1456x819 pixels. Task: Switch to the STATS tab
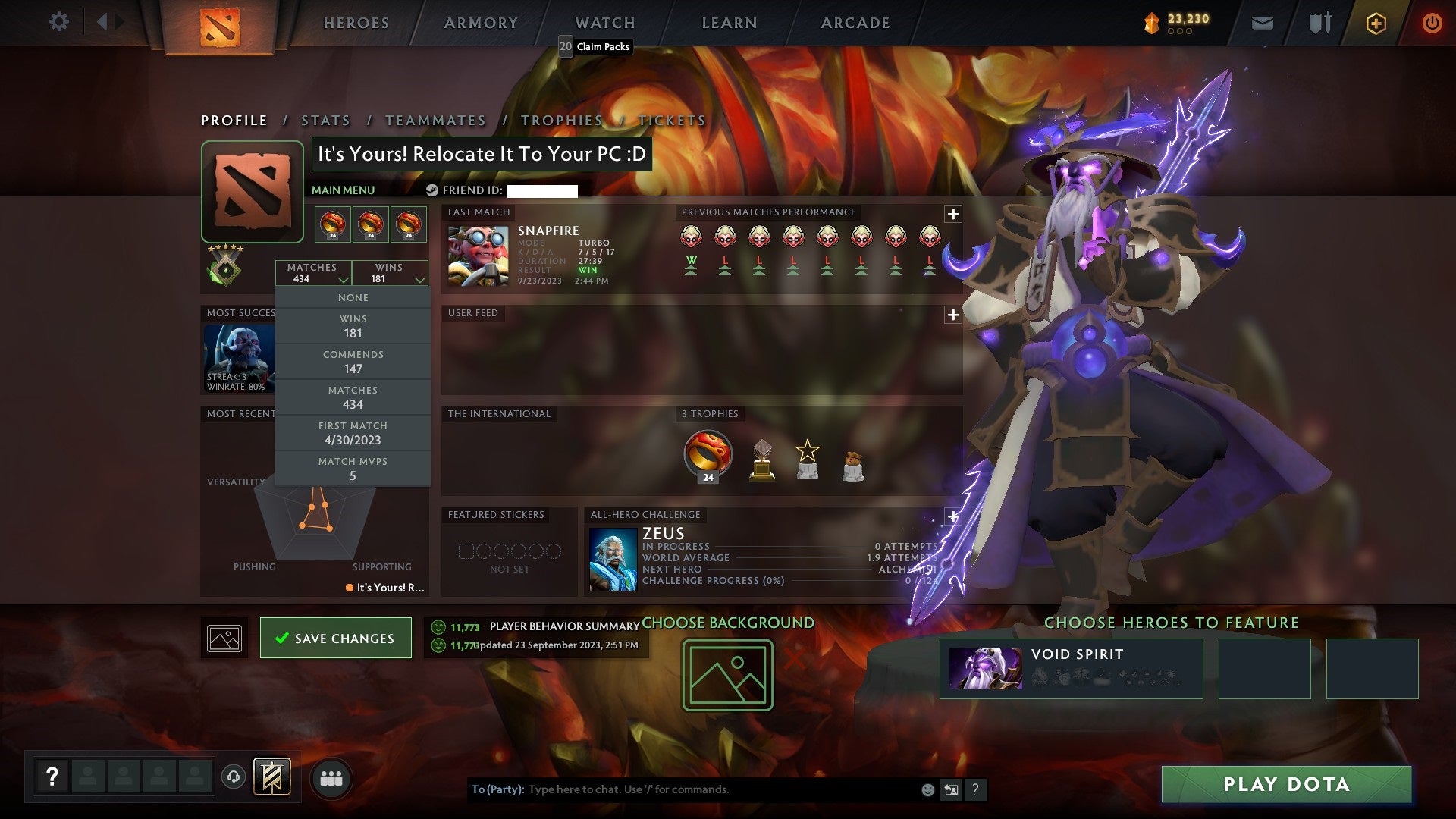325,120
